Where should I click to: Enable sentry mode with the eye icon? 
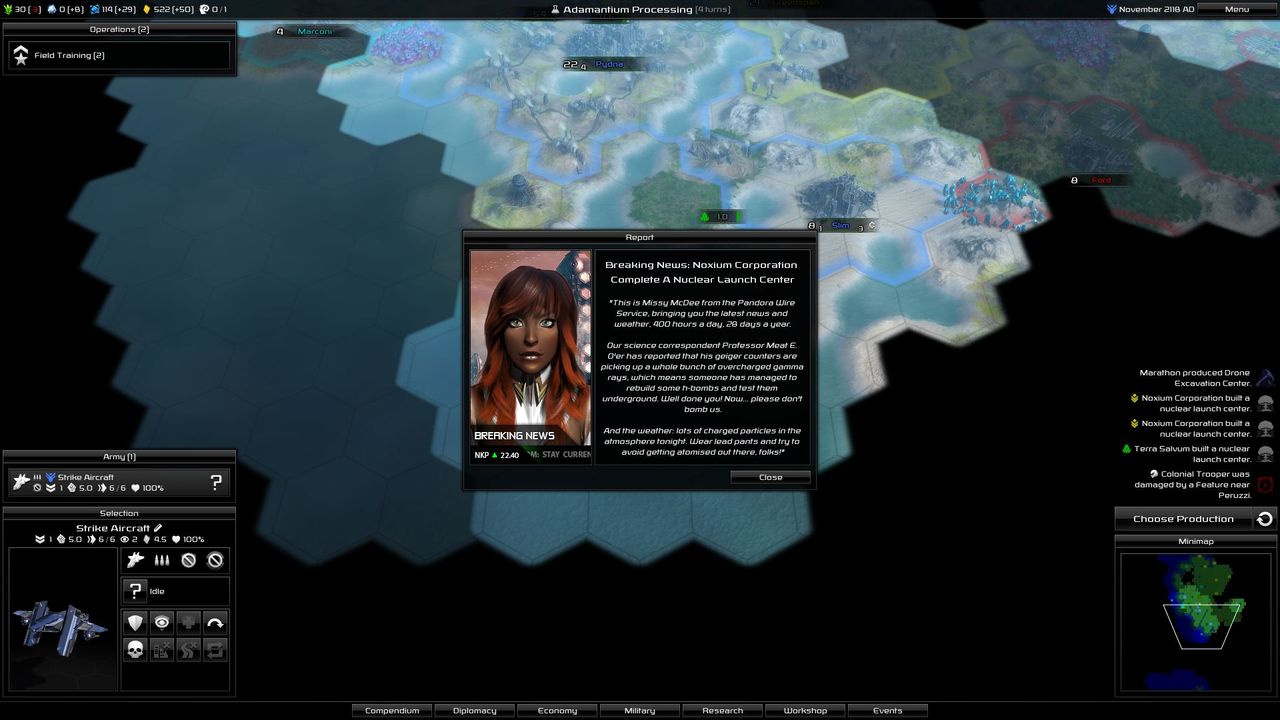[162, 621]
